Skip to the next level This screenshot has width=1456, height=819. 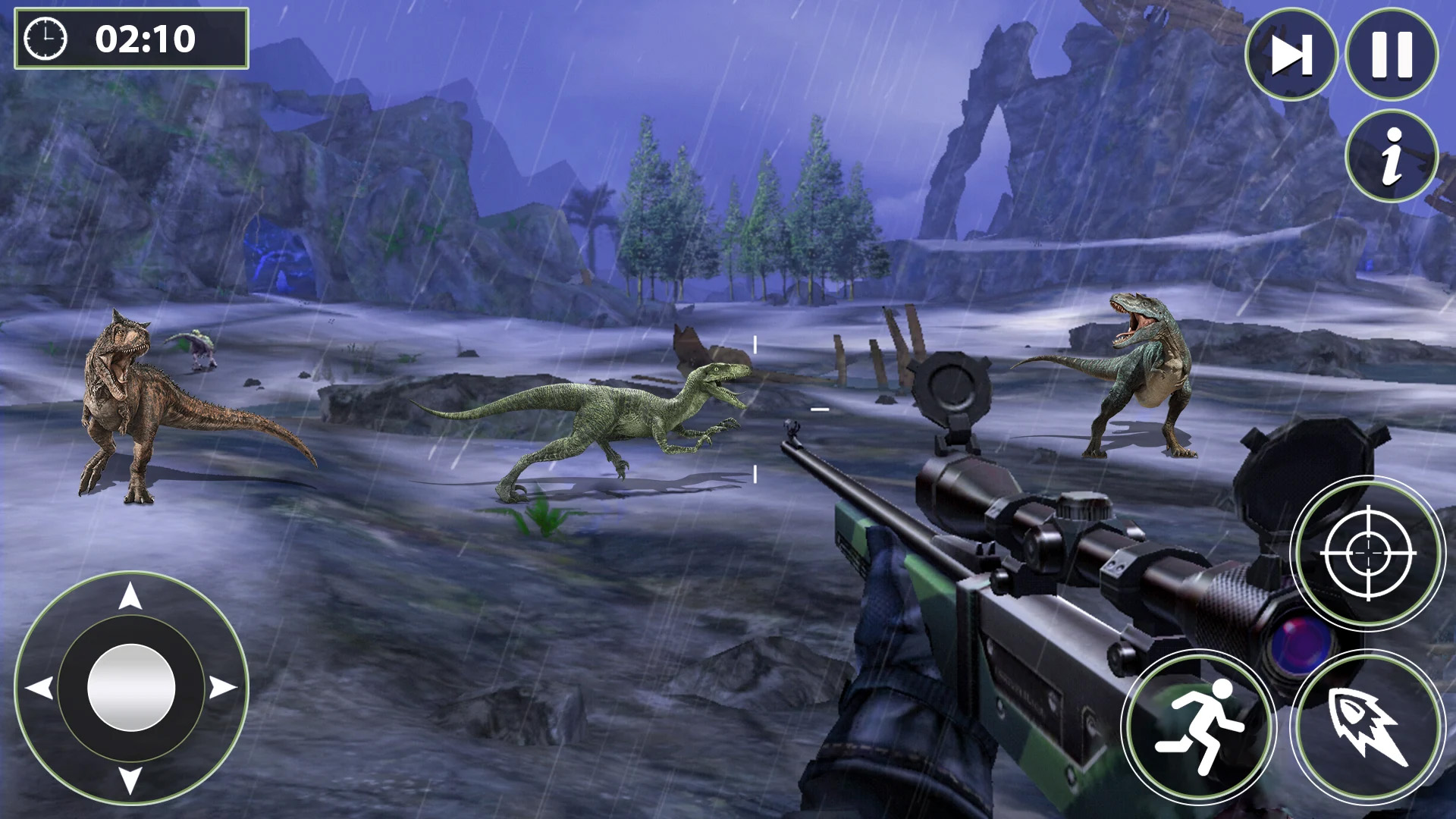point(1291,55)
